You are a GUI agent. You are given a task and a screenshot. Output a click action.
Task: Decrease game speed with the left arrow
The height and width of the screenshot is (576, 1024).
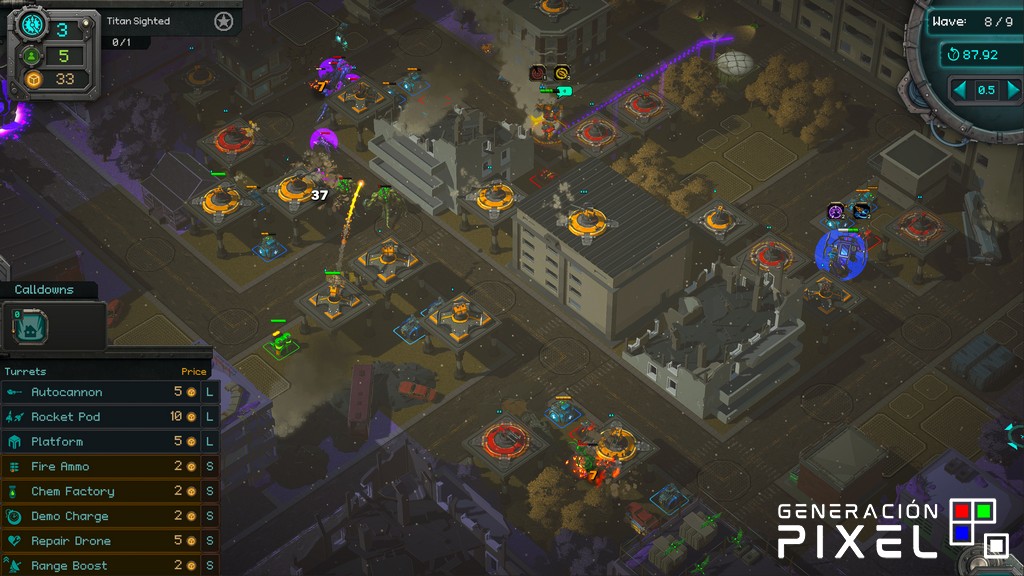click(x=961, y=90)
